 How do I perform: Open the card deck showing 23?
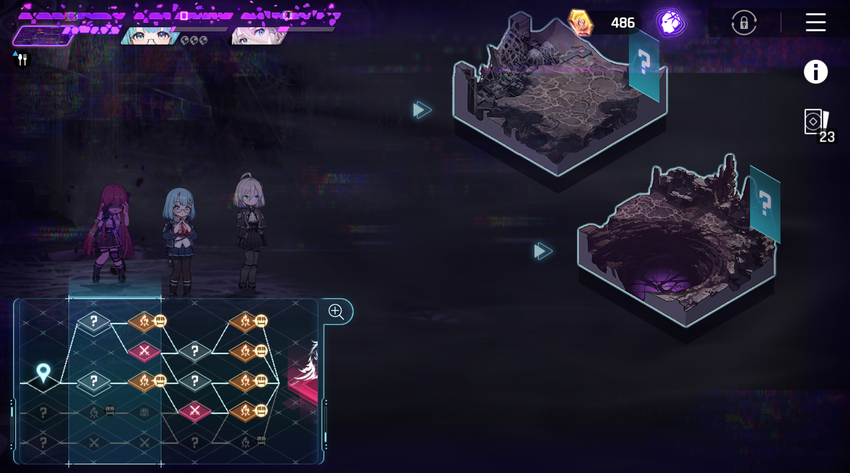pyautogui.click(x=818, y=124)
